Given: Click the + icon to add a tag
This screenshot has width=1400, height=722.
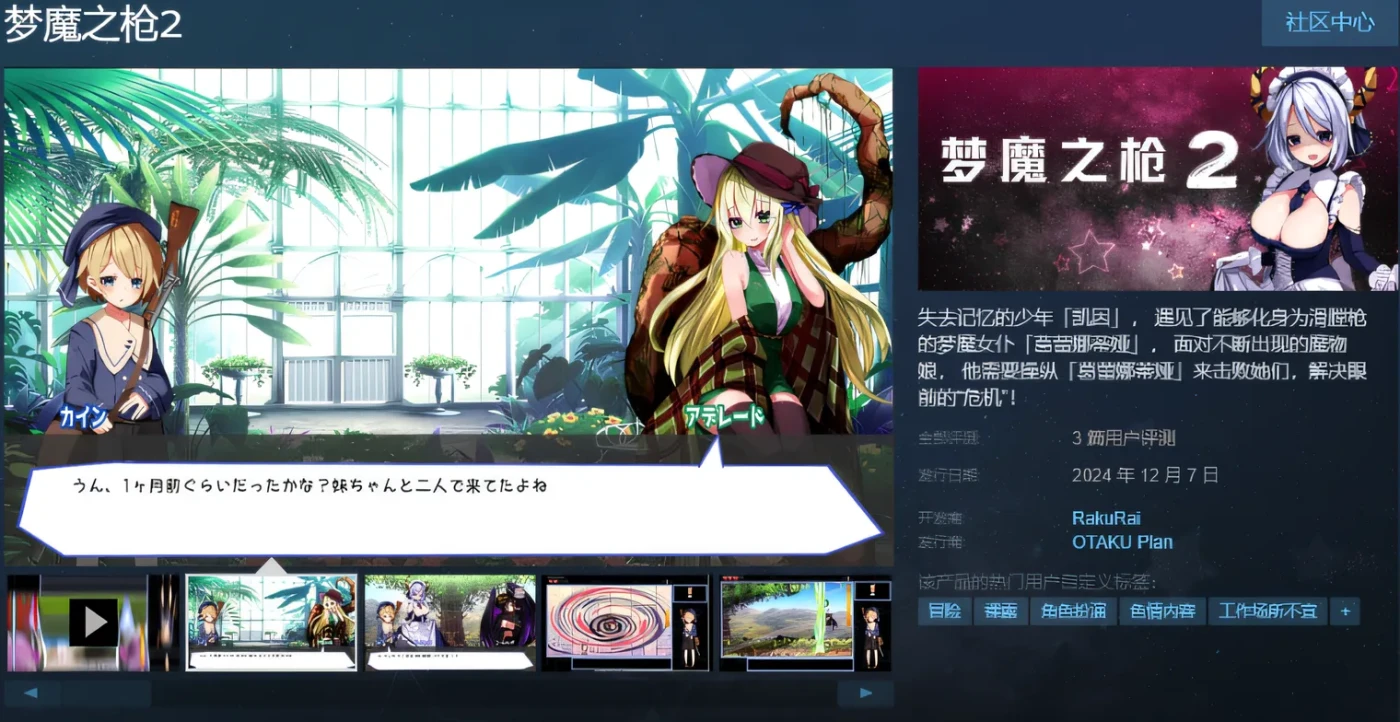Looking at the screenshot, I should (1346, 611).
